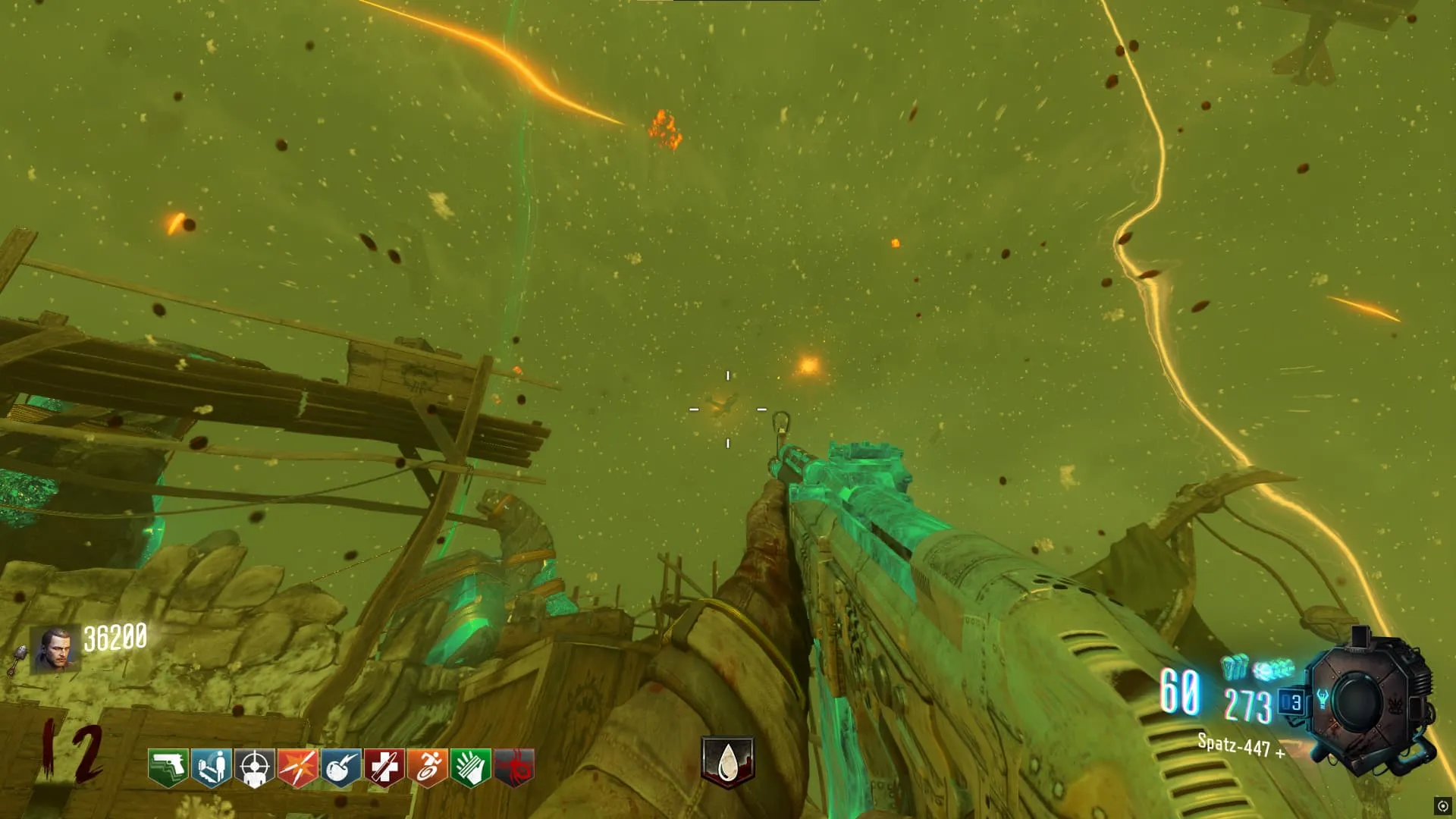Click the player character portrait
This screenshot has height=819, width=1456.
pyautogui.click(x=55, y=649)
